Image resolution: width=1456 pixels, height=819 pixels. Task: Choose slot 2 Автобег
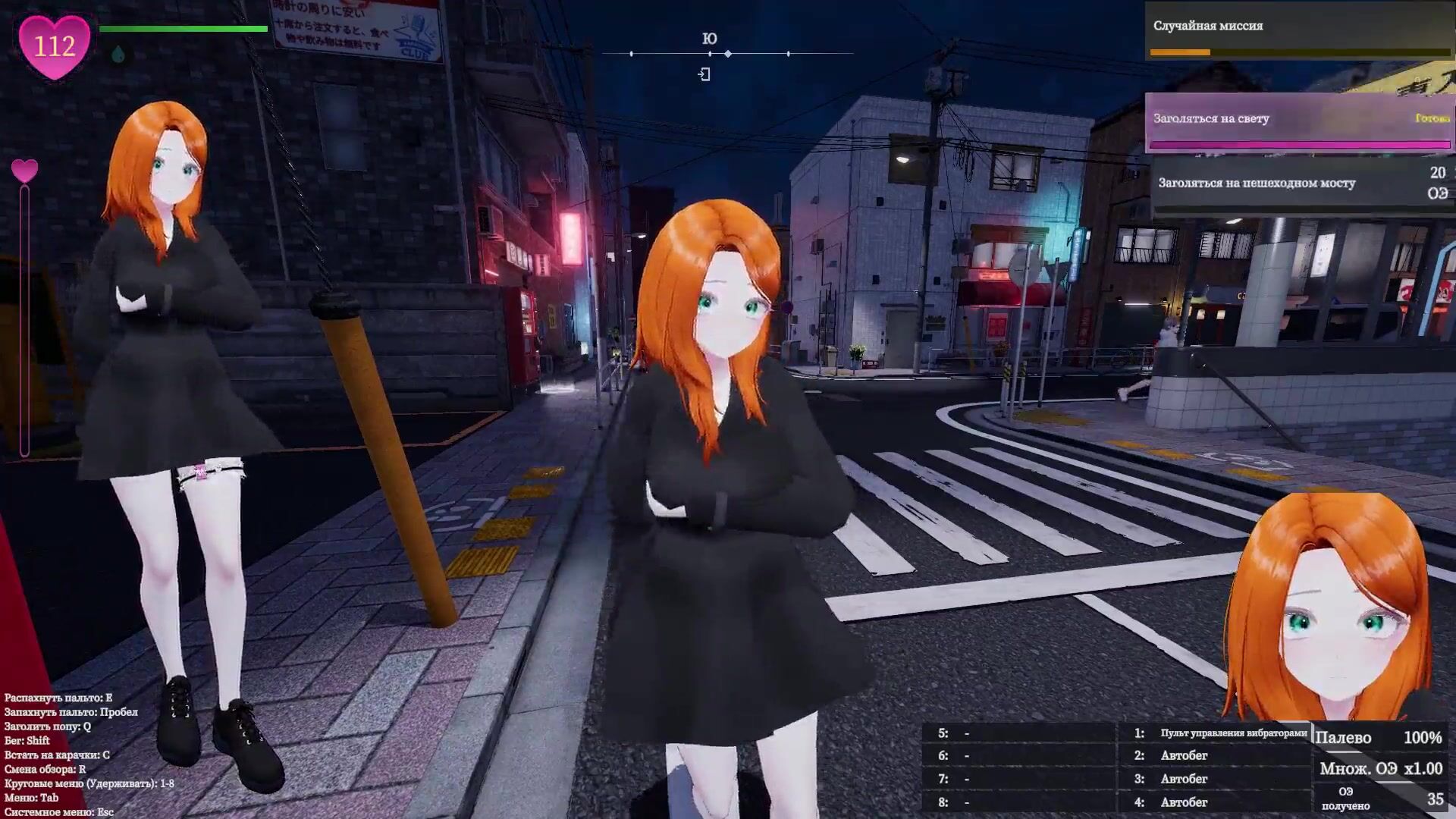[x=1184, y=755]
